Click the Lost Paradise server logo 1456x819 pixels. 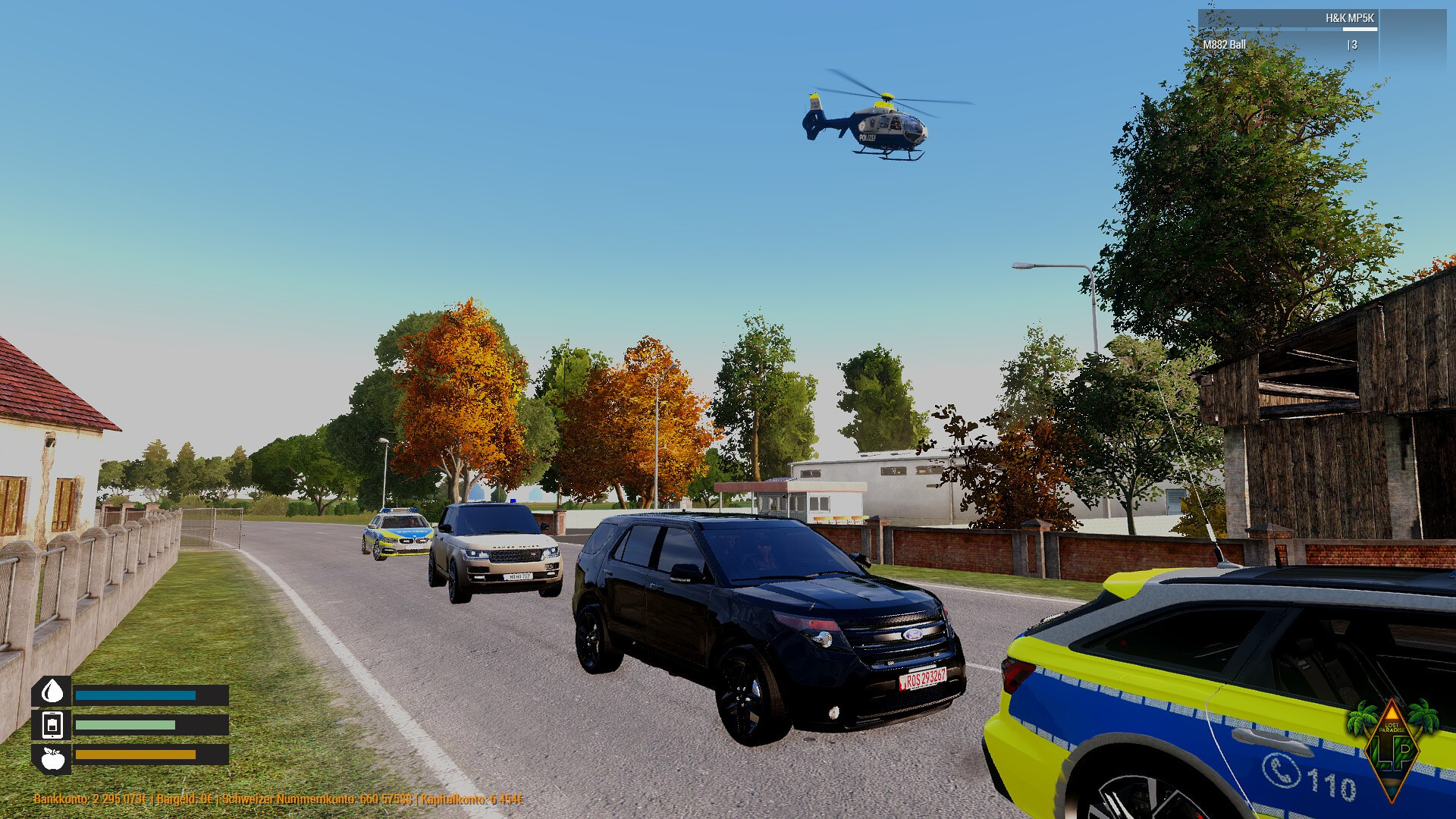tap(1392, 748)
